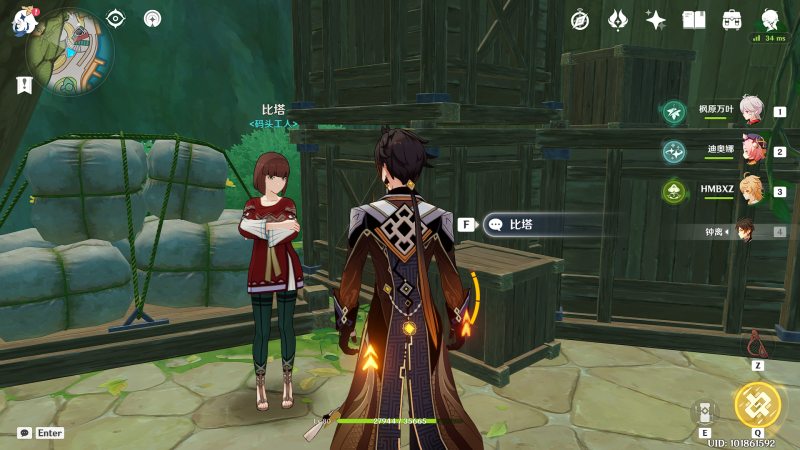Open the quest log banner icon
Image resolution: width=800 pixels, height=450 pixels.
[x=24, y=86]
